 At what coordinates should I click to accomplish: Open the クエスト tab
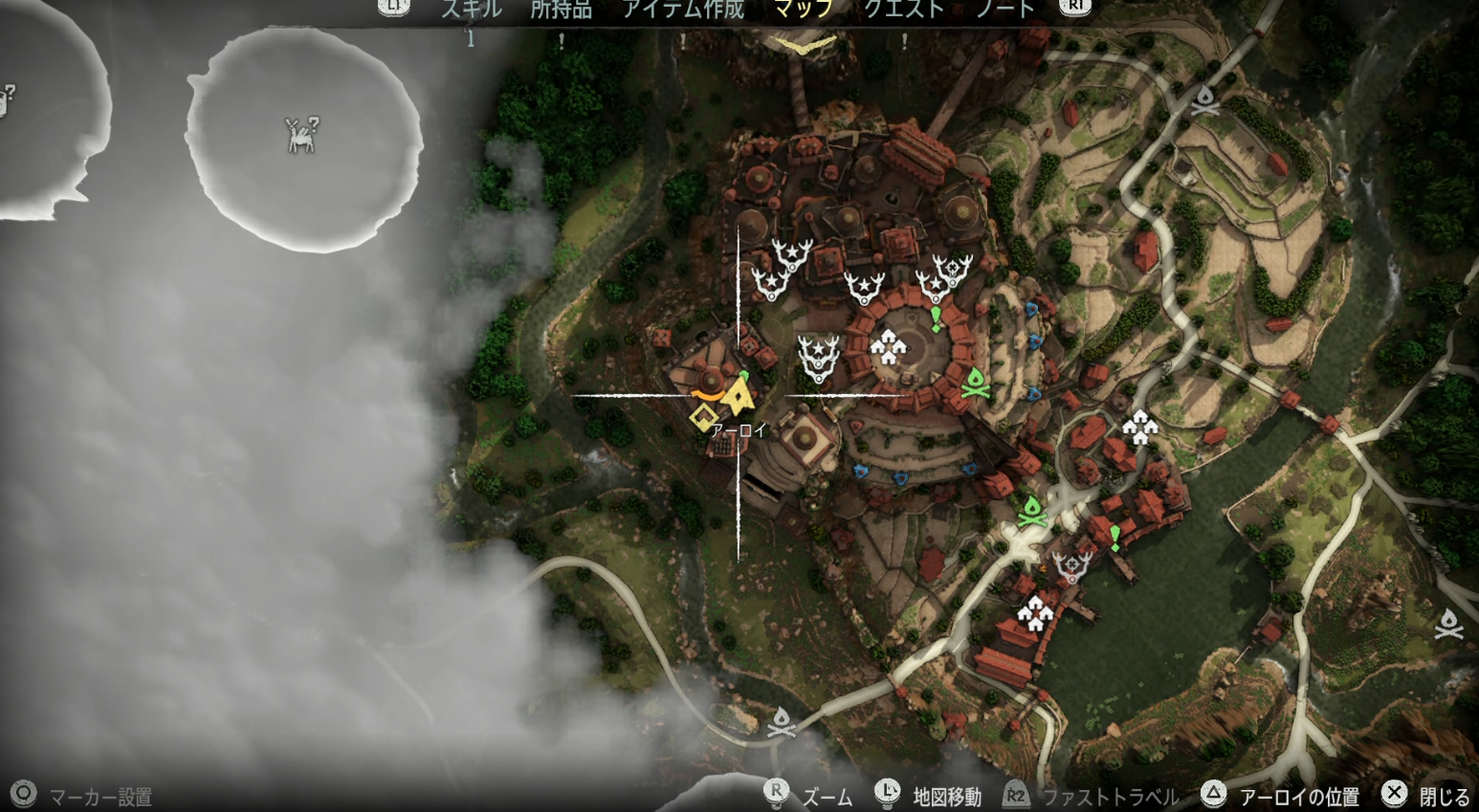click(904, 10)
